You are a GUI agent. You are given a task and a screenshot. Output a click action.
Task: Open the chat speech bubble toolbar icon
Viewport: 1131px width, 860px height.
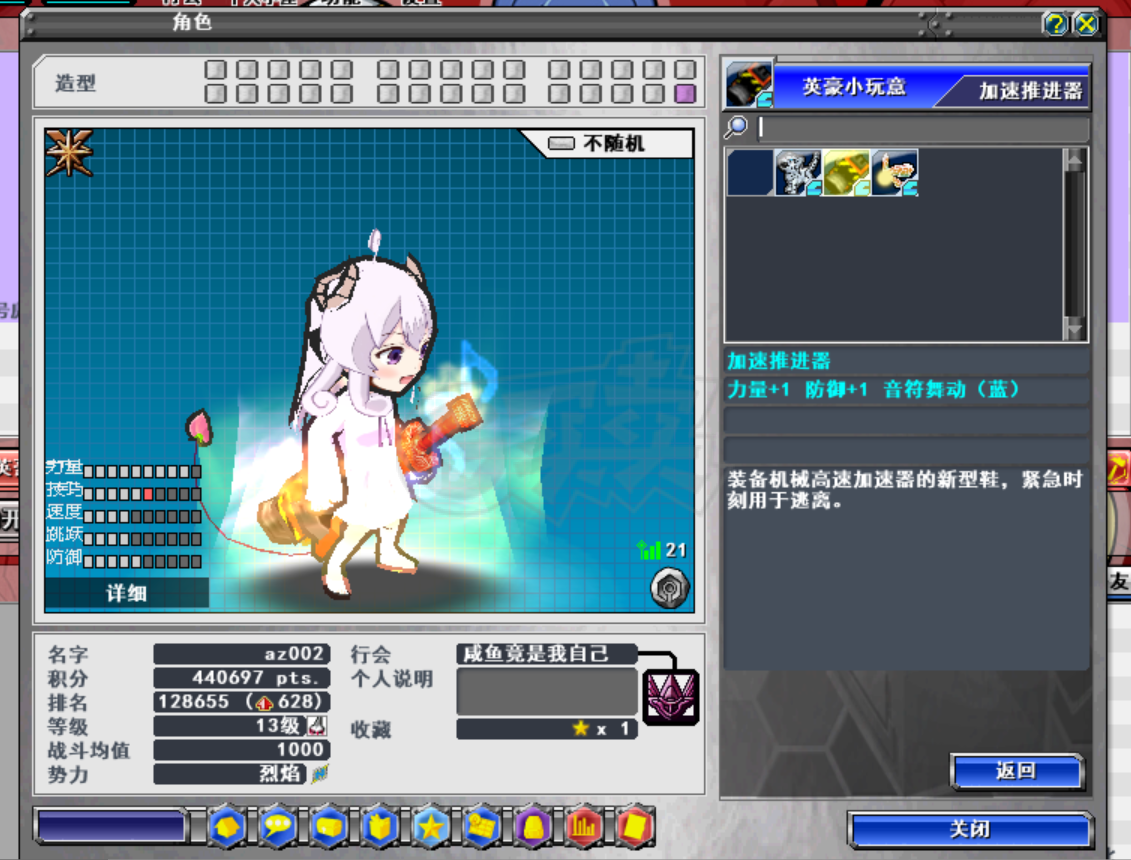[x=278, y=827]
